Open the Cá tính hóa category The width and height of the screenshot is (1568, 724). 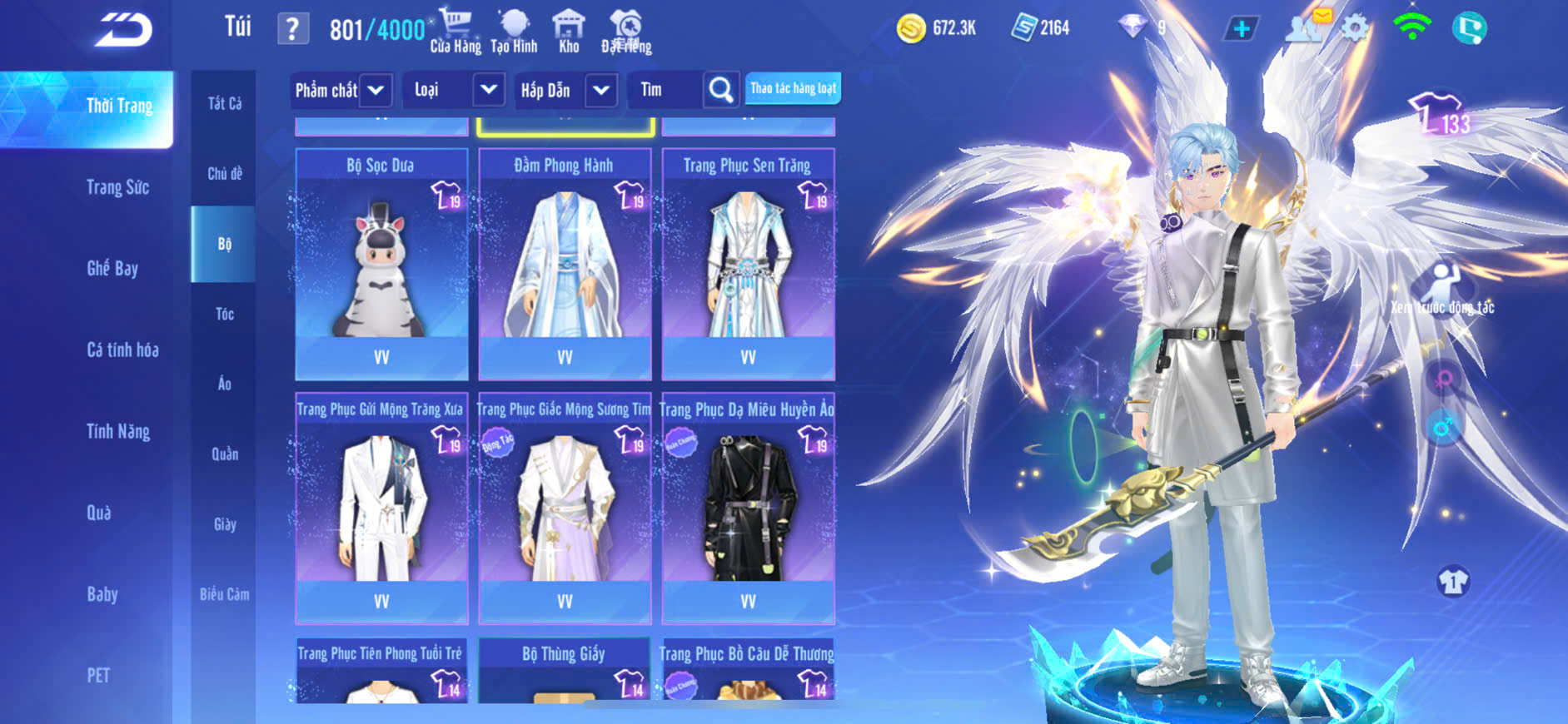point(122,350)
